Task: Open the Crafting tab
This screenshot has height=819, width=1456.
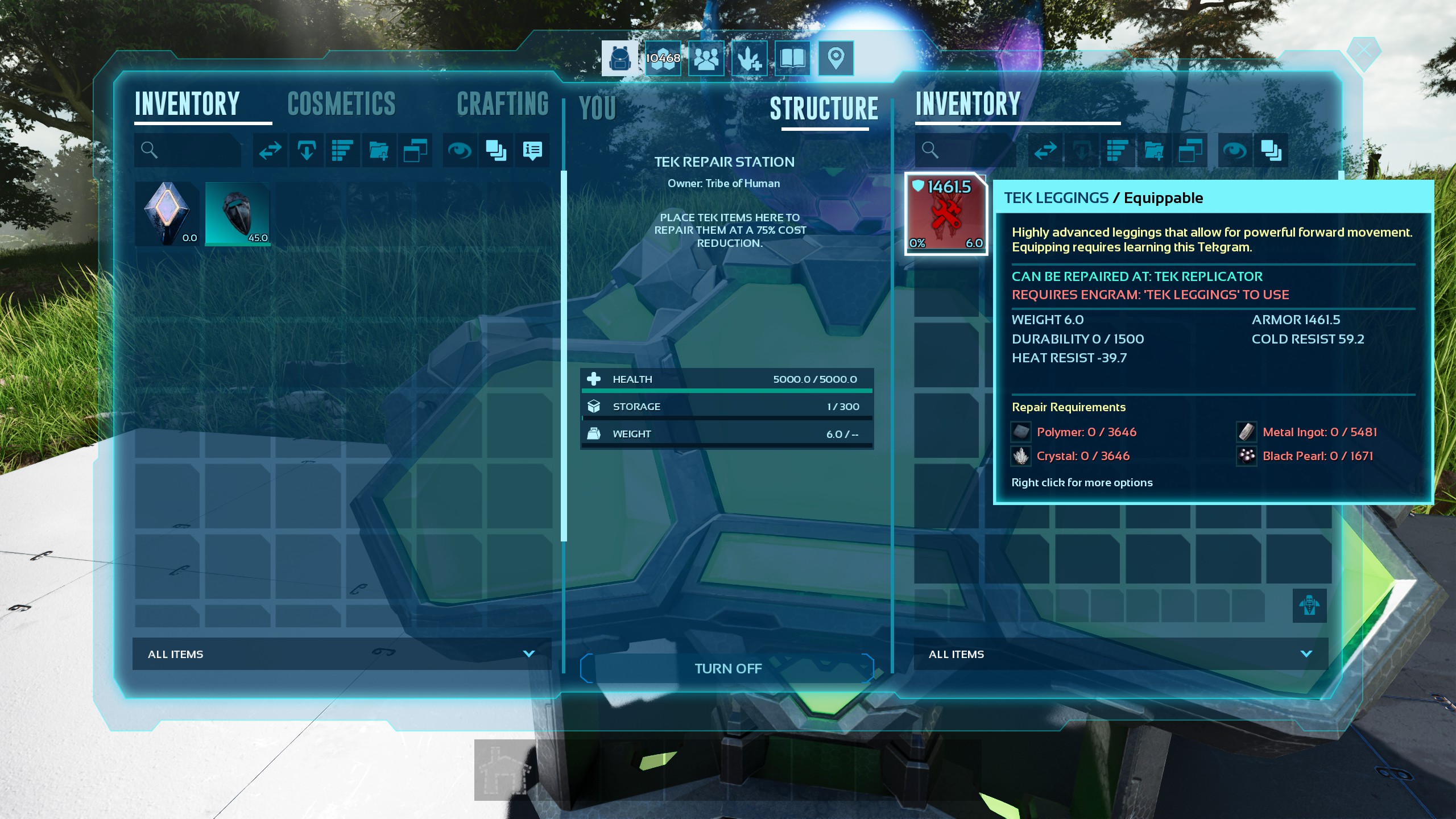Action: click(503, 104)
